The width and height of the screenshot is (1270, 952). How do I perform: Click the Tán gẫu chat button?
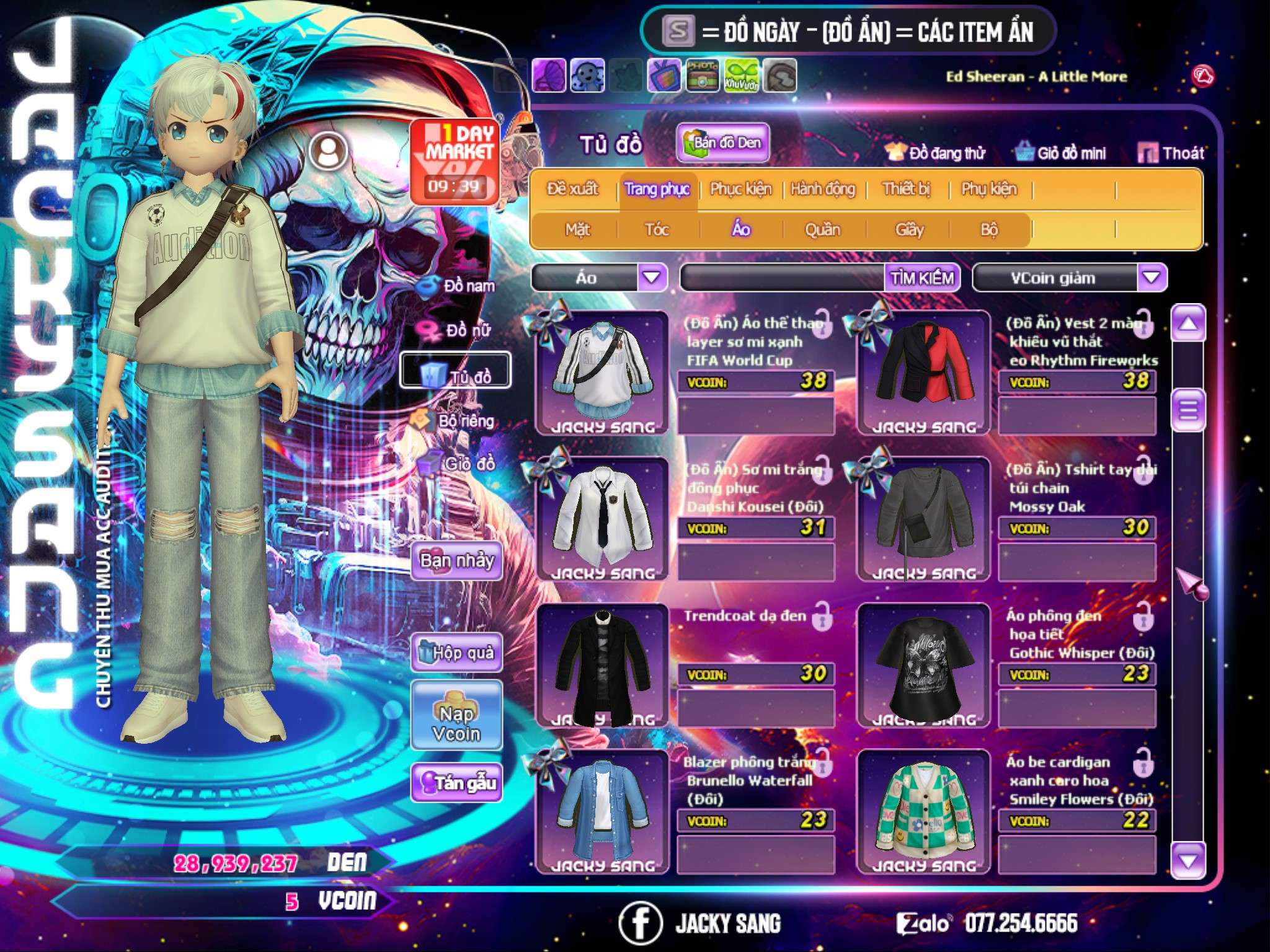[457, 783]
